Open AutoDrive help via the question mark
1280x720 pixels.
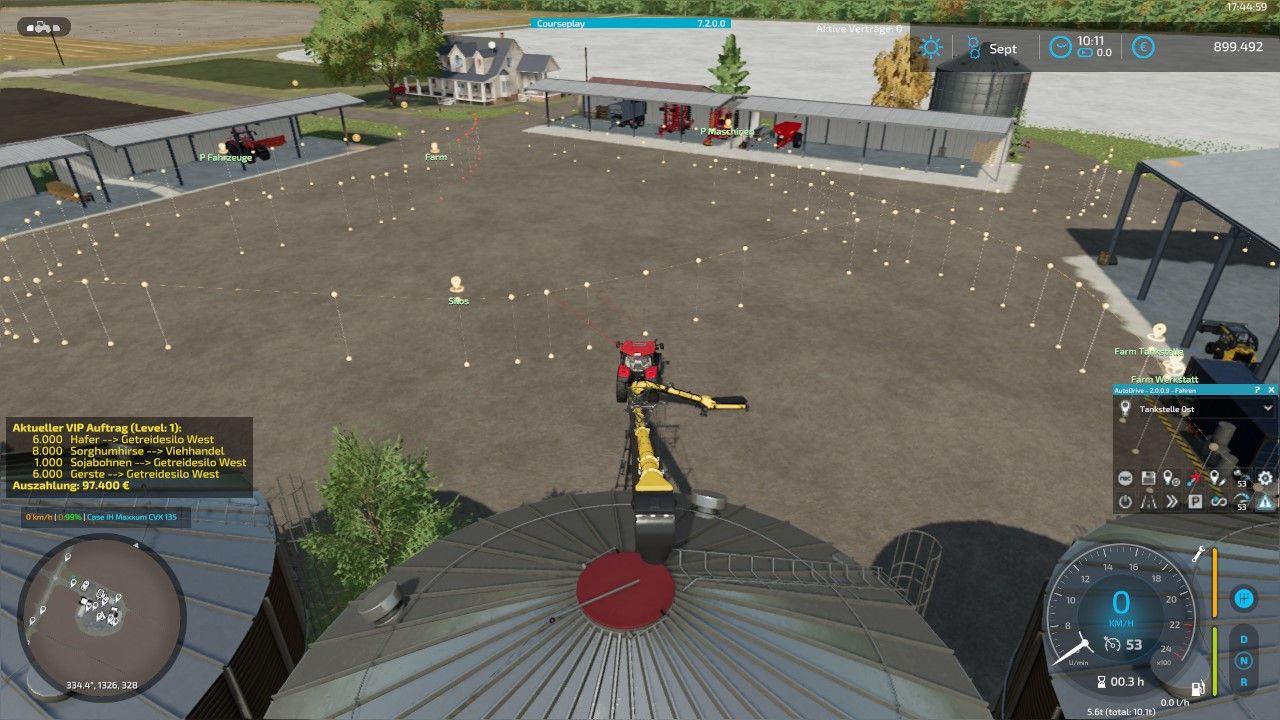tap(1258, 390)
